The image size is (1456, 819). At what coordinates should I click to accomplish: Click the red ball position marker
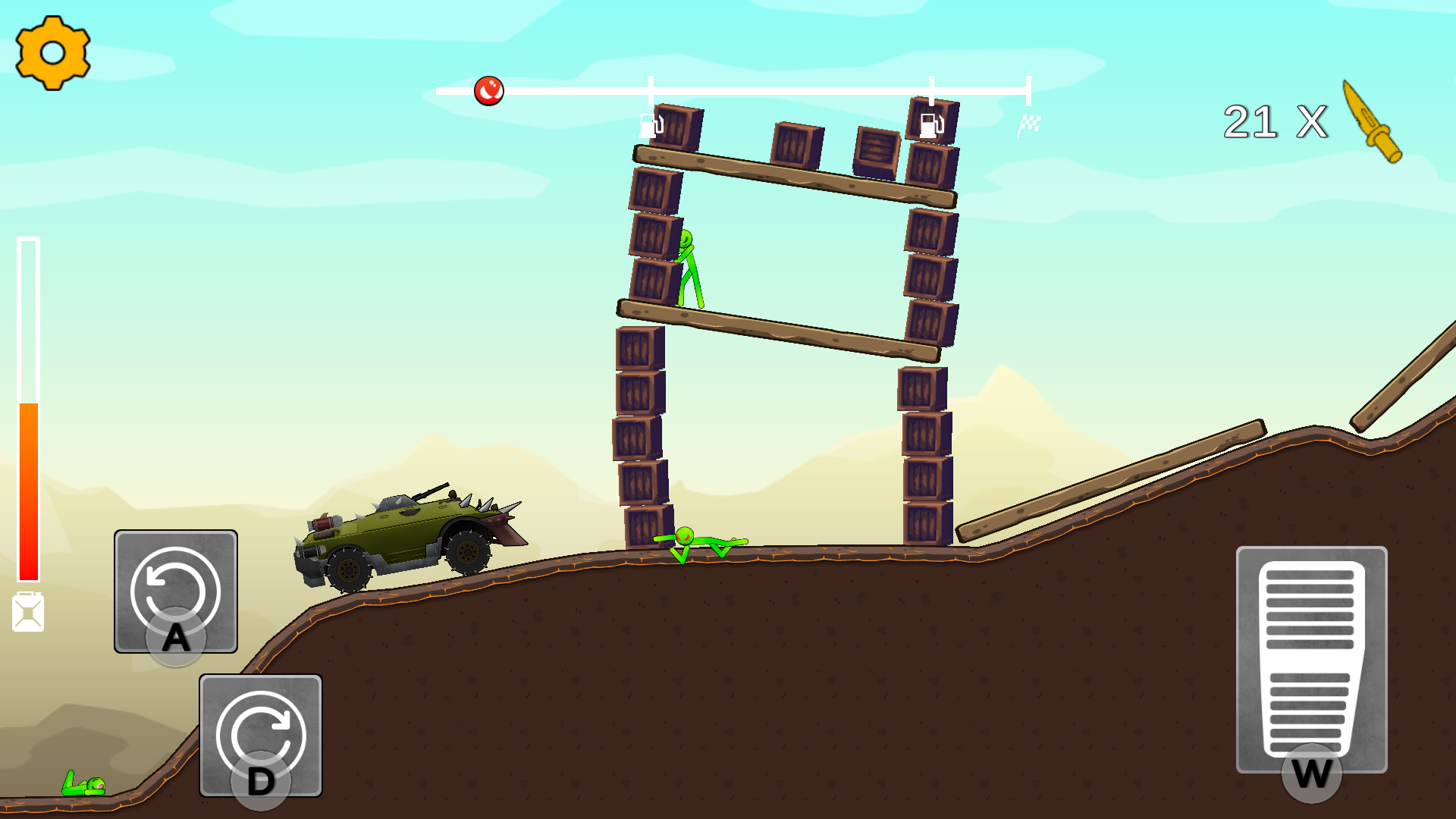point(489,90)
